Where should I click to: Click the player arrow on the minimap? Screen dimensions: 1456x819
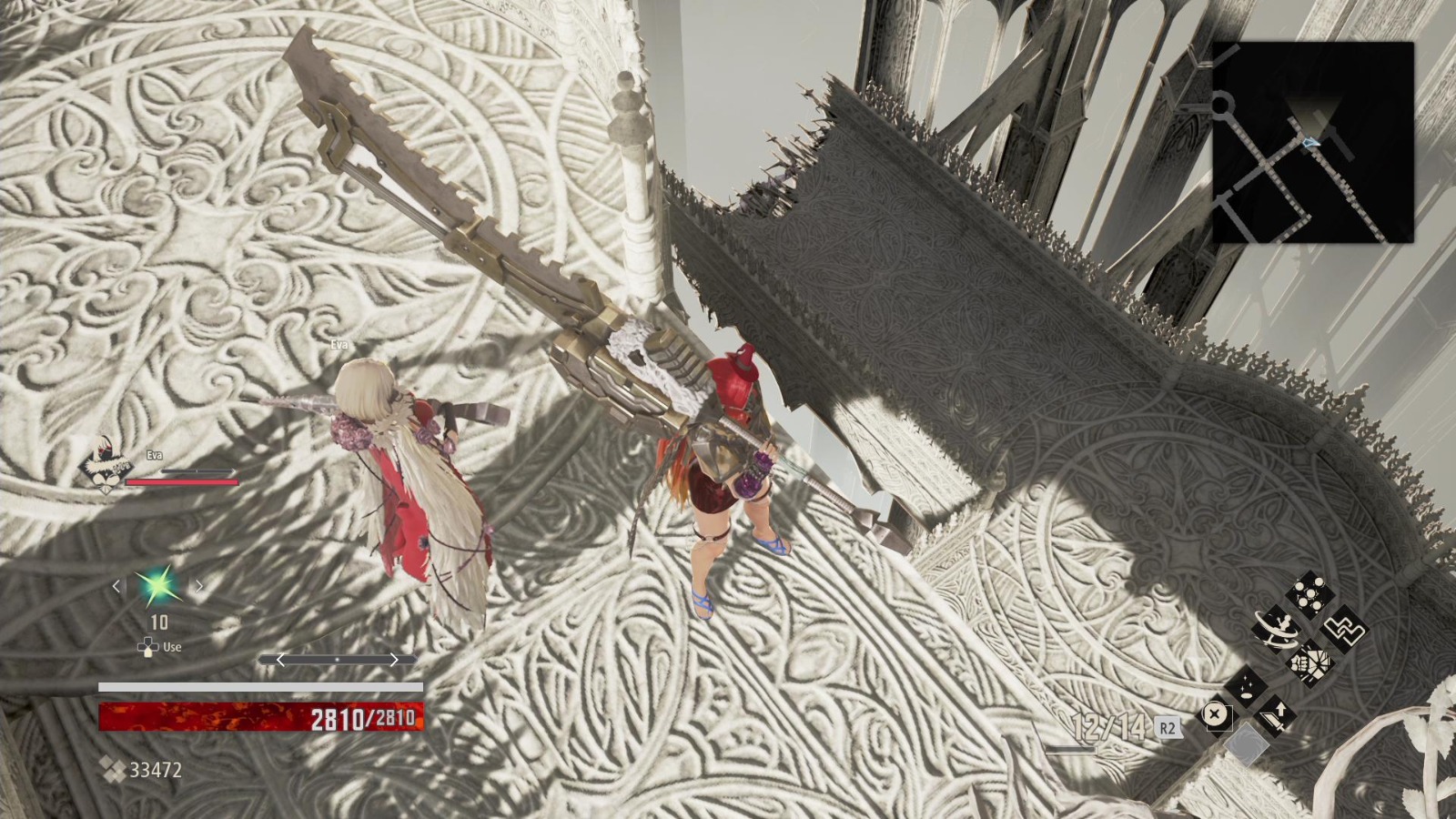(x=1310, y=141)
